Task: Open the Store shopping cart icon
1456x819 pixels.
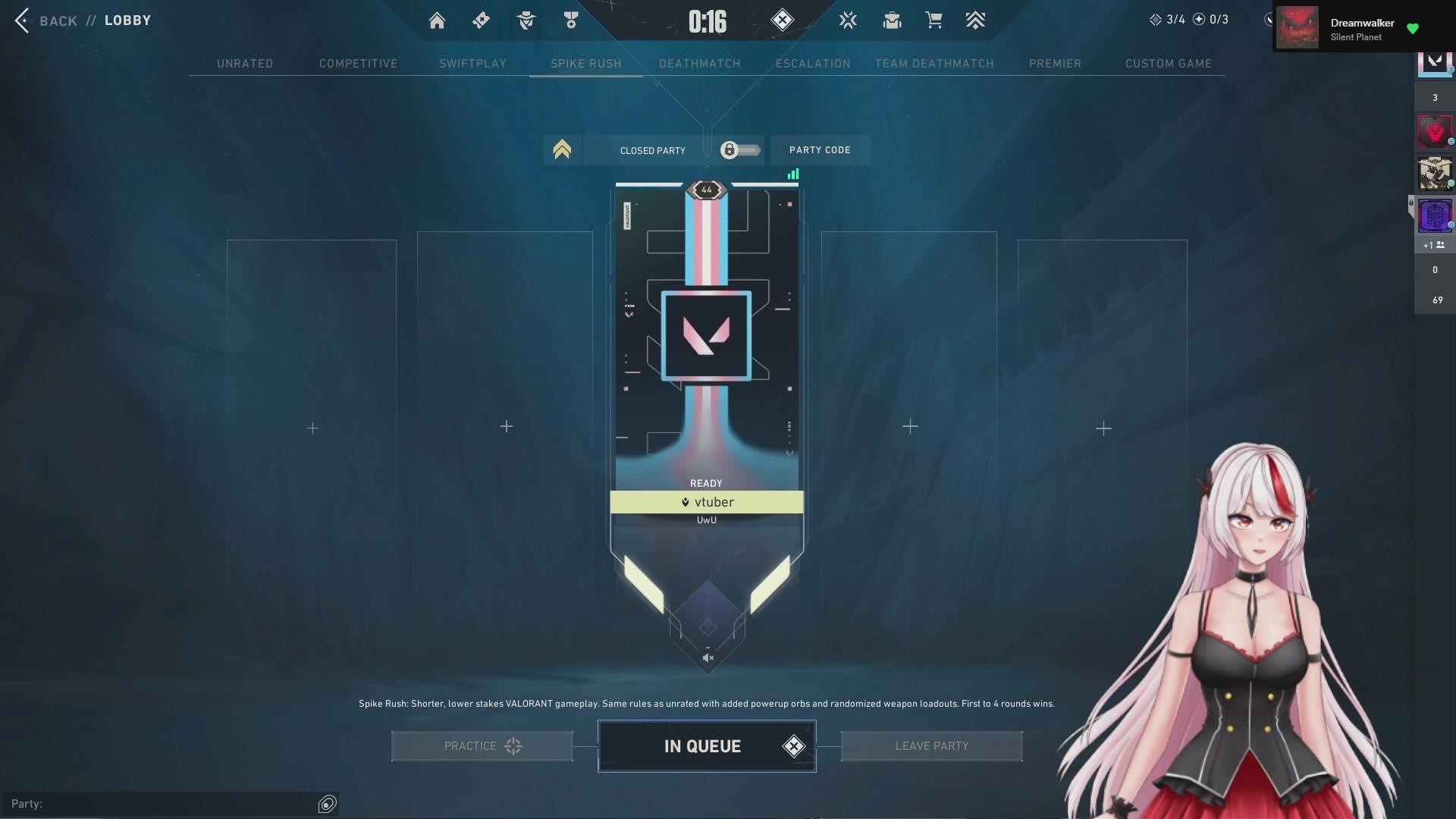Action: 934,20
